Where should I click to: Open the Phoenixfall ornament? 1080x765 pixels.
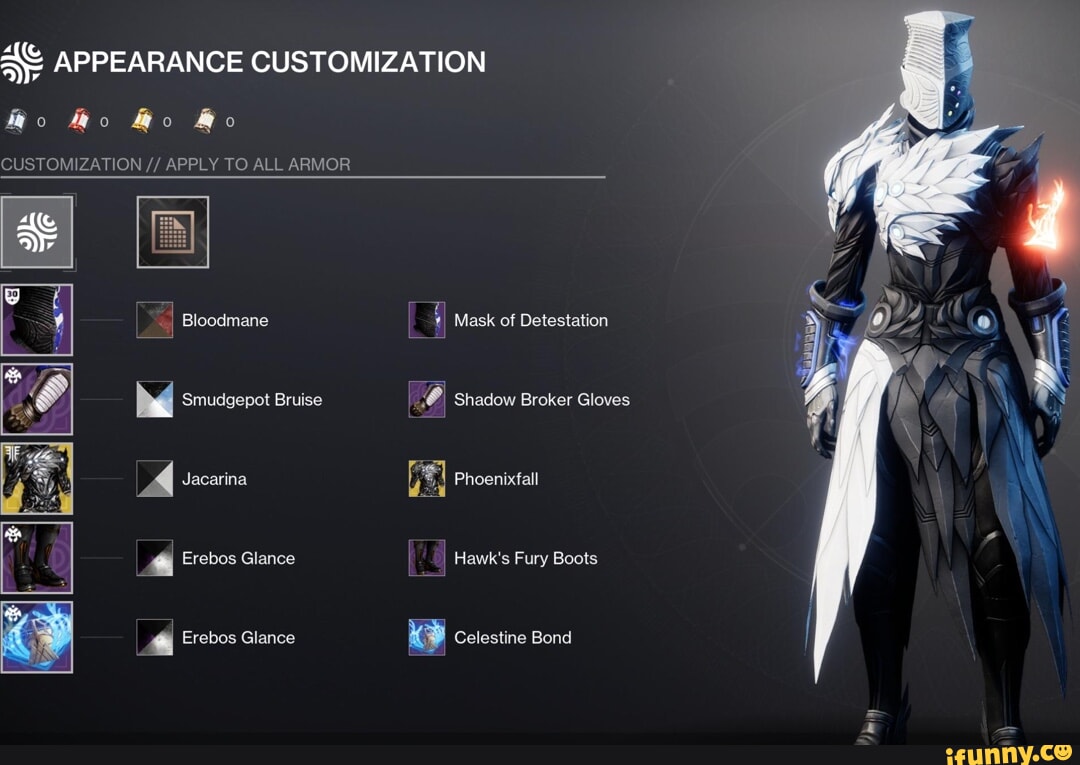click(427, 479)
